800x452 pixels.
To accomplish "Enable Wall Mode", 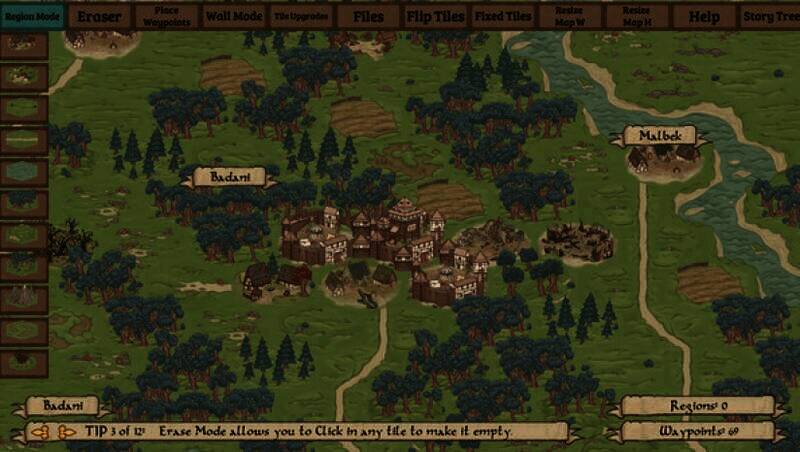I will click(233, 16).
